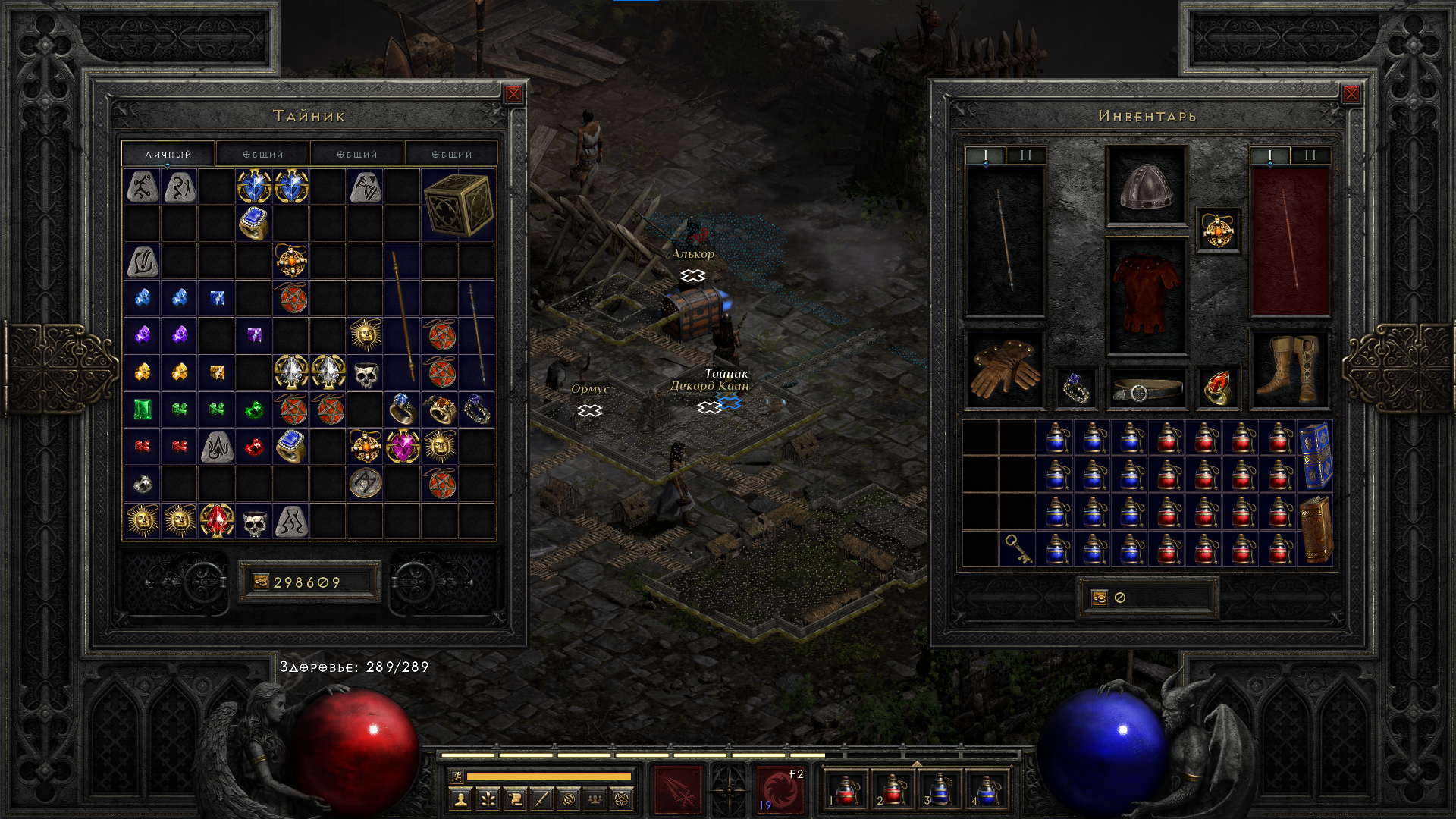Screen dimensions: 1456x819
Task: Open the quest log scroll icon
Action: coord(515,799)
